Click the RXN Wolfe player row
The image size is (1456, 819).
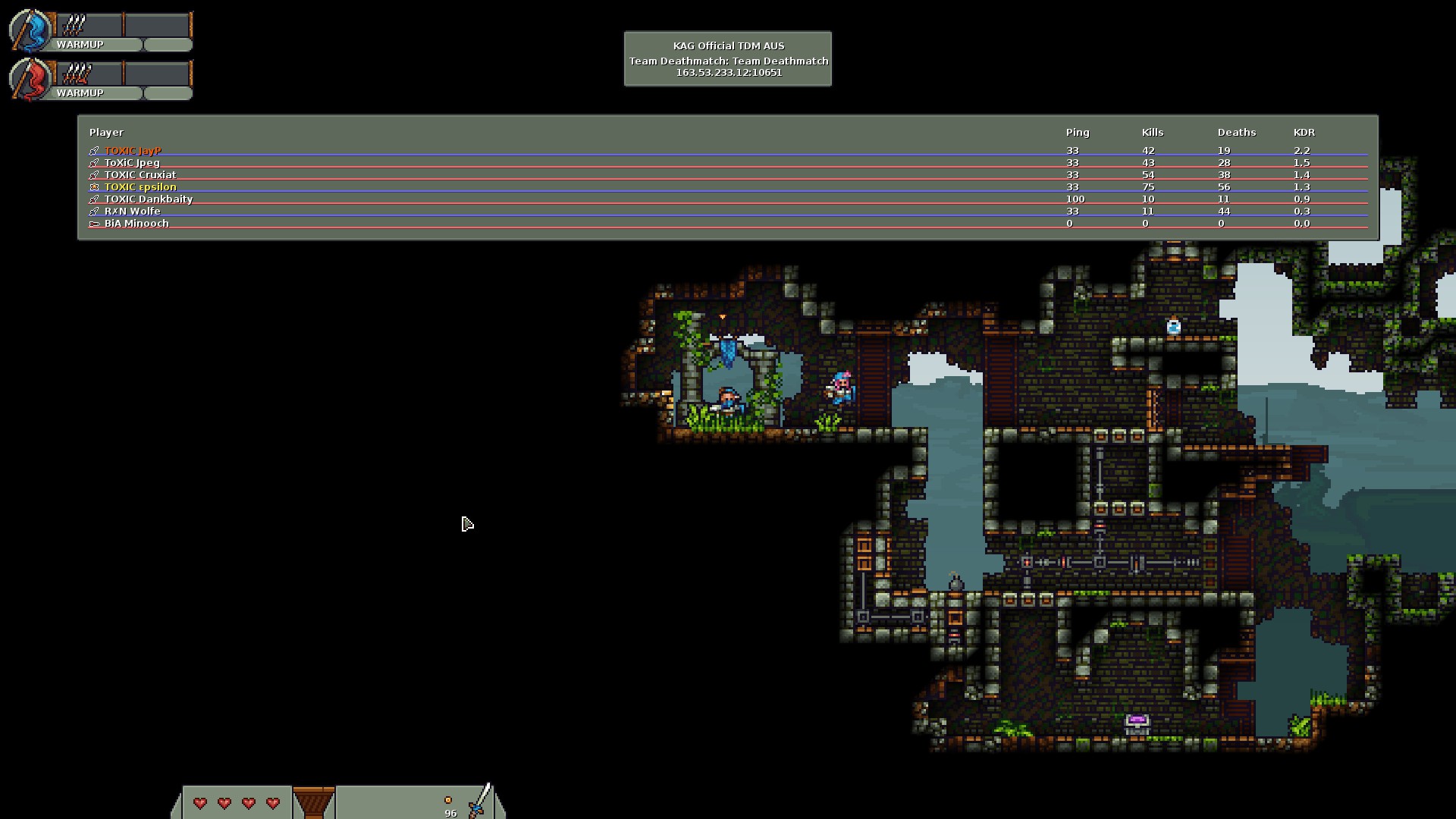click(133, 212)
